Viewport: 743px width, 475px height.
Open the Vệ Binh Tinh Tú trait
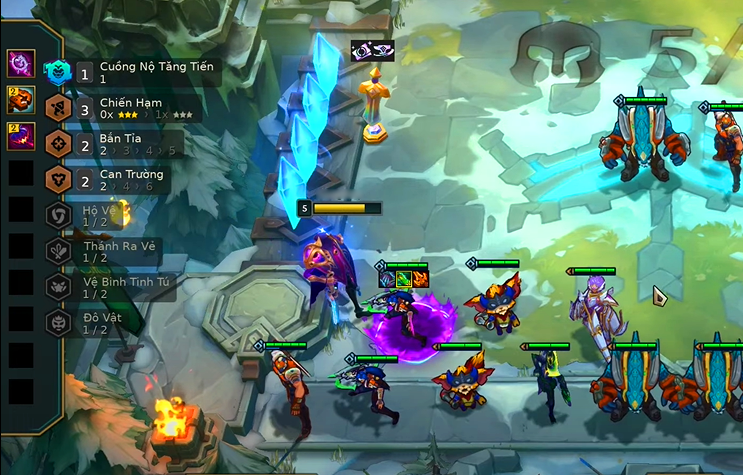(108, 287)
